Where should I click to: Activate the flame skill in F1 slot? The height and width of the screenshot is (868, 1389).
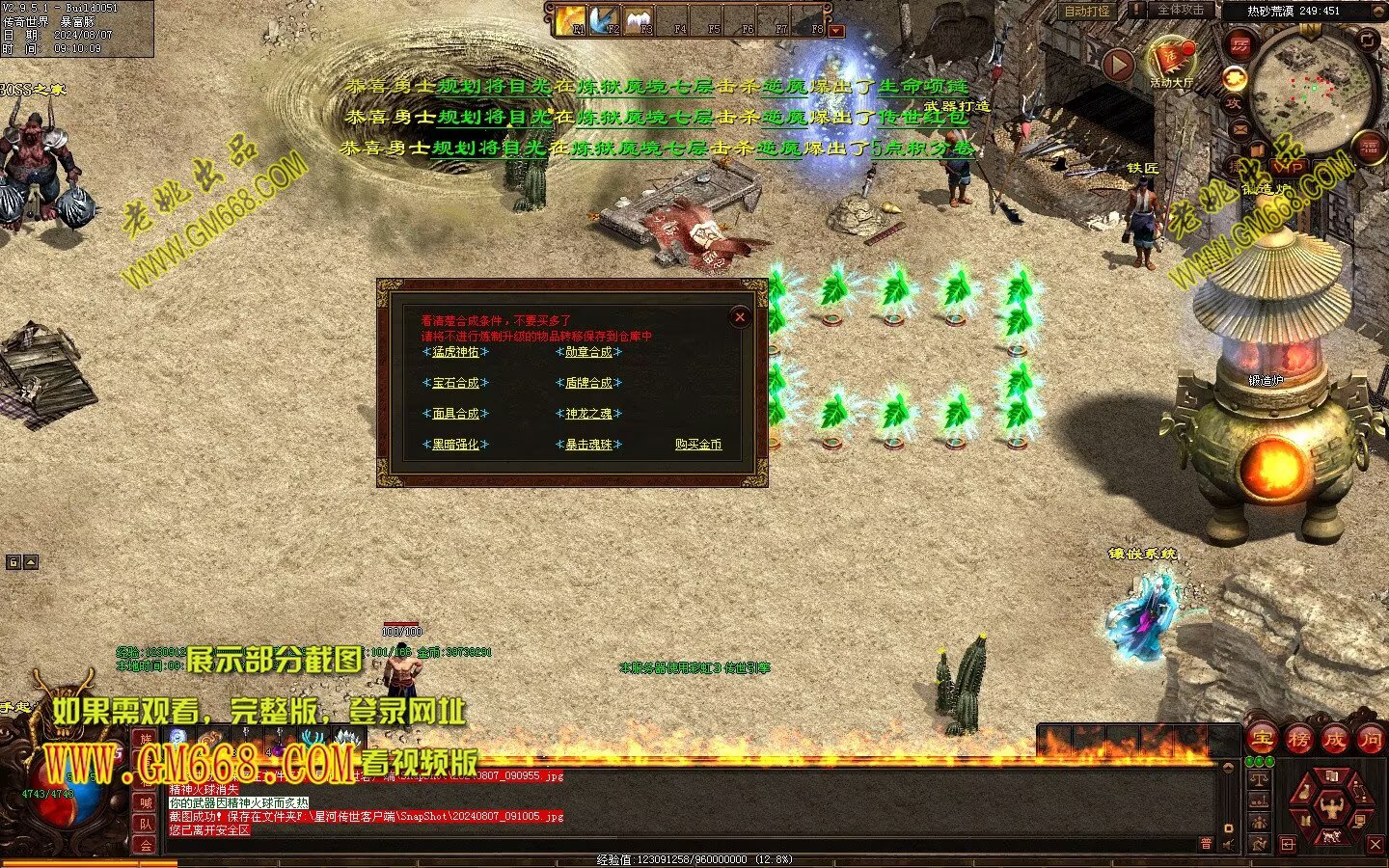(572, 18)
